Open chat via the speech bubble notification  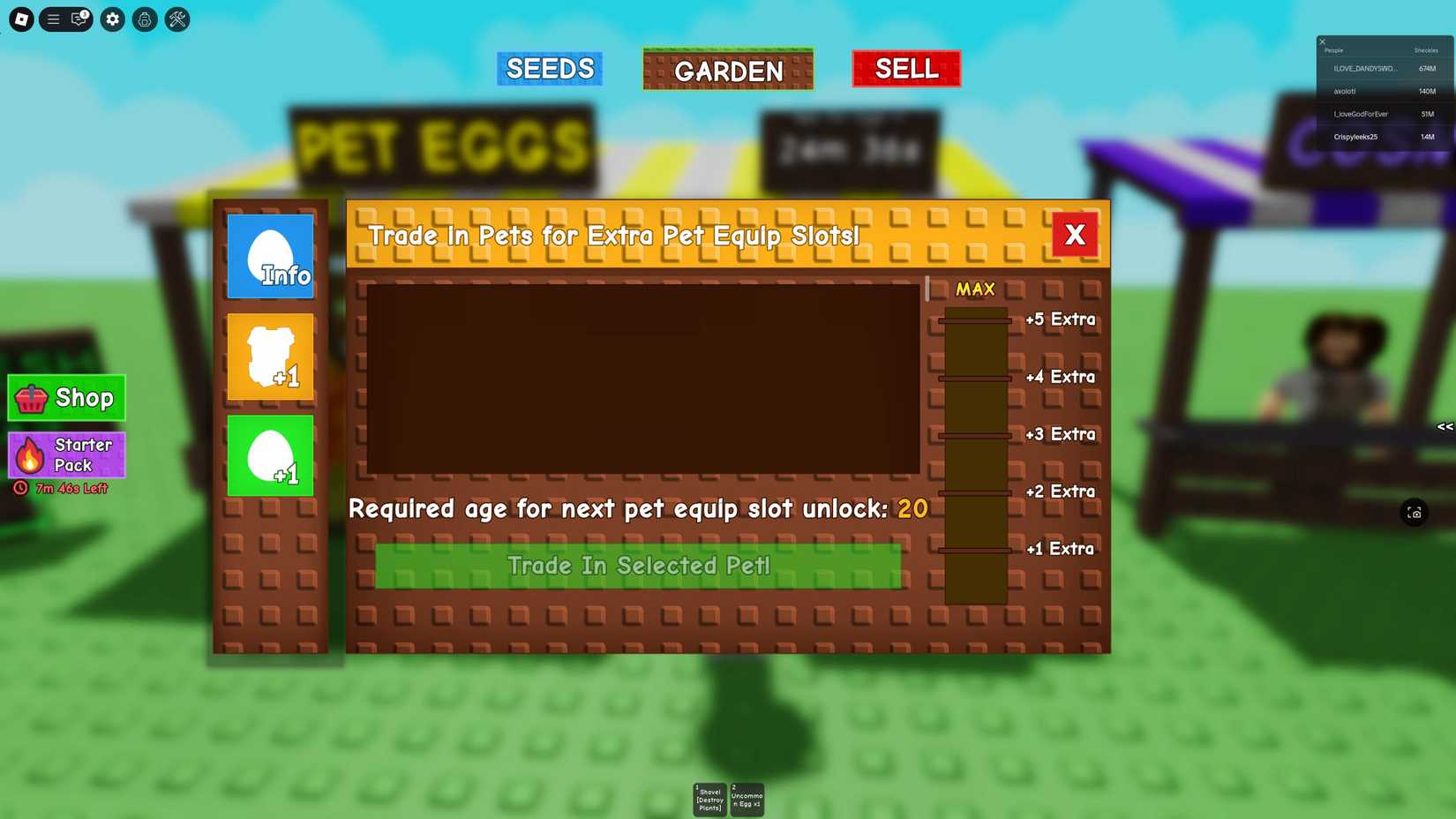click(x=79, y=19)
